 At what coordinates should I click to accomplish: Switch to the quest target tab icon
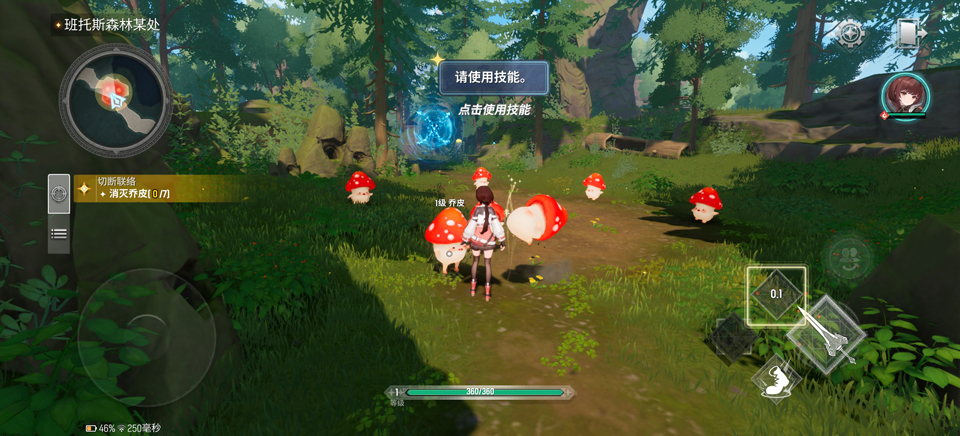click(59, 192)
